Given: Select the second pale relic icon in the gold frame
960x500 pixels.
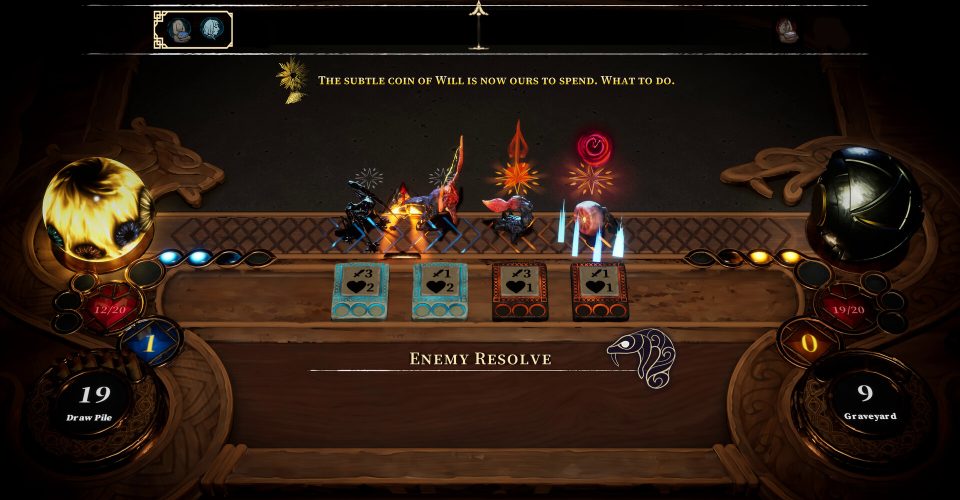Looking at the screenshot, I should [x=211, y=29].
